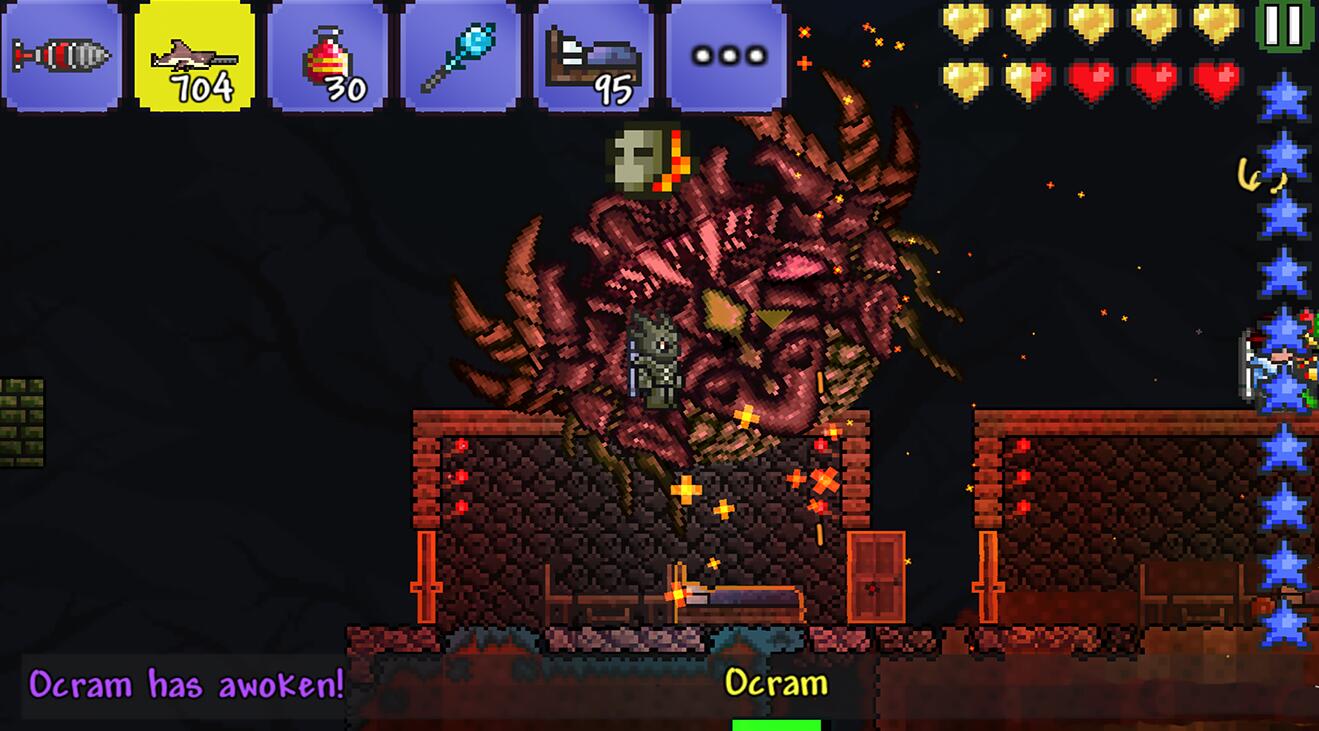Open the inventory with the three-dots button
Screen dimensions: 1319x731
coord(727,55)
